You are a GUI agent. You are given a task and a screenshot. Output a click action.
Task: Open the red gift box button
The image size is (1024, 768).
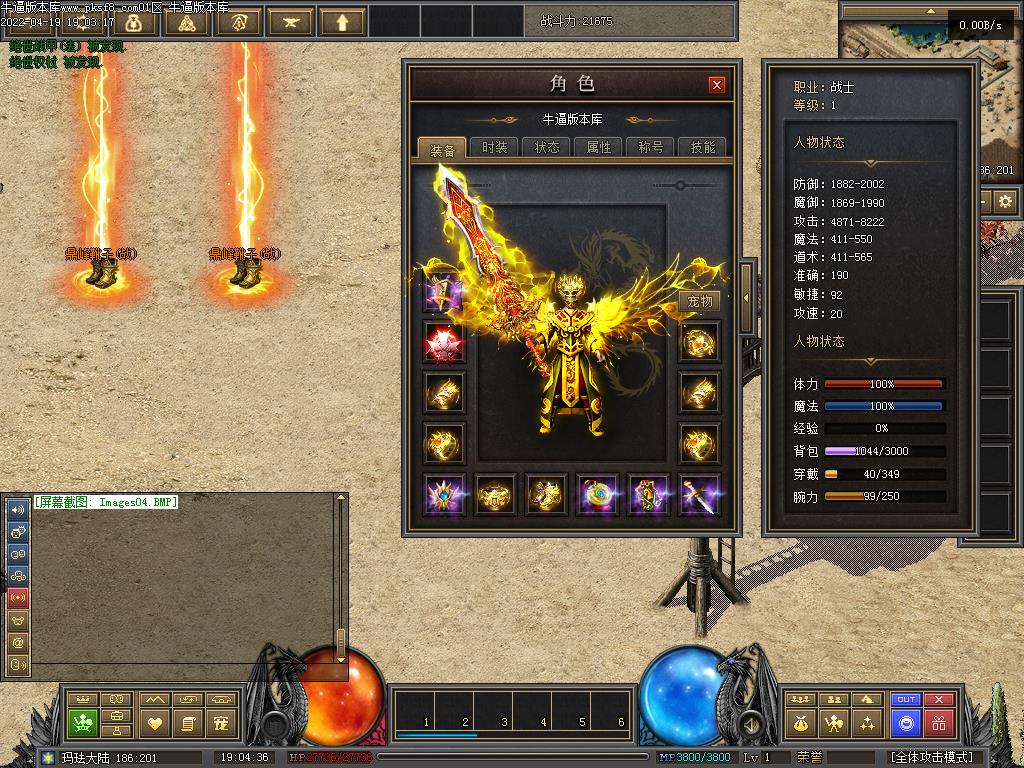(938, 722)
